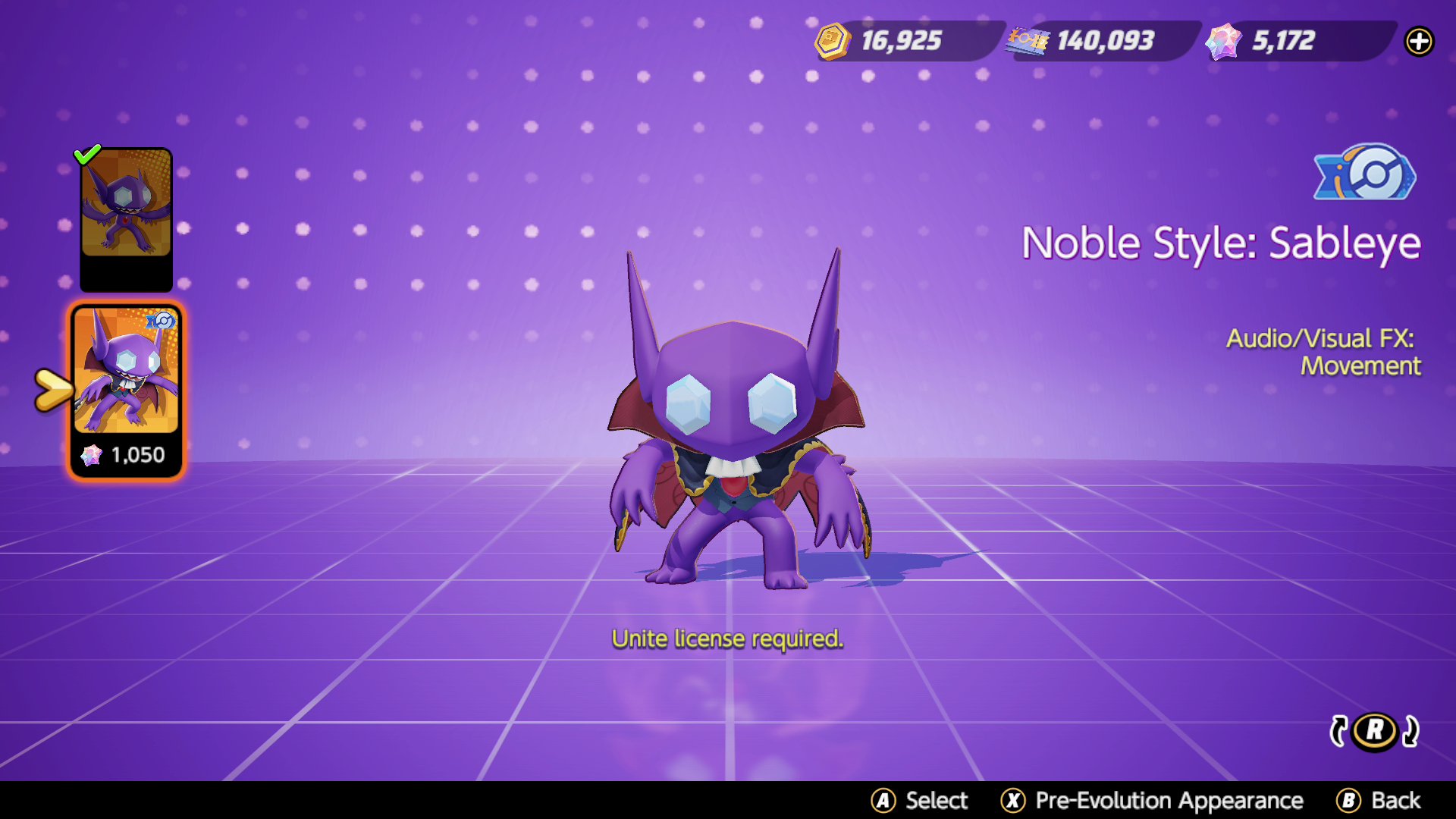Click the Aeos gem currency icon
1456x819 pixels.
(x=1222, y=41)
